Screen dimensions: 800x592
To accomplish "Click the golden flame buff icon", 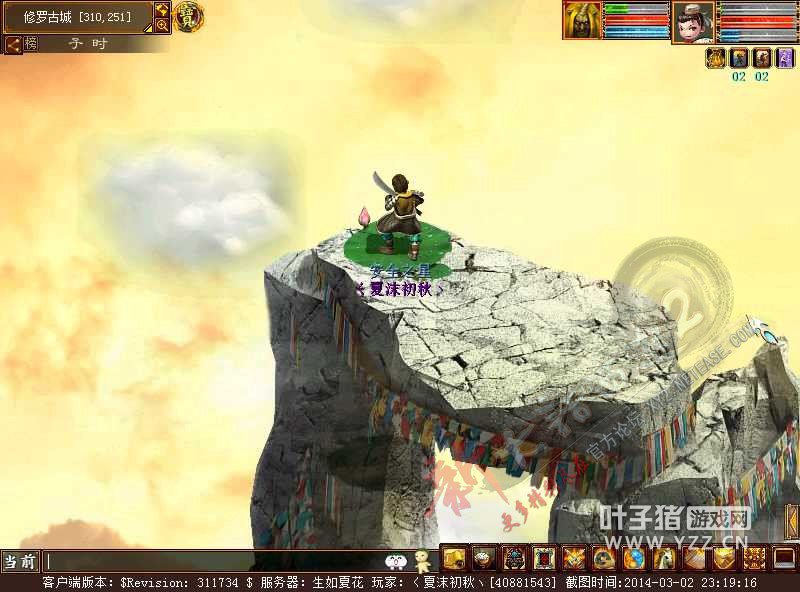I will coord(715,58).
